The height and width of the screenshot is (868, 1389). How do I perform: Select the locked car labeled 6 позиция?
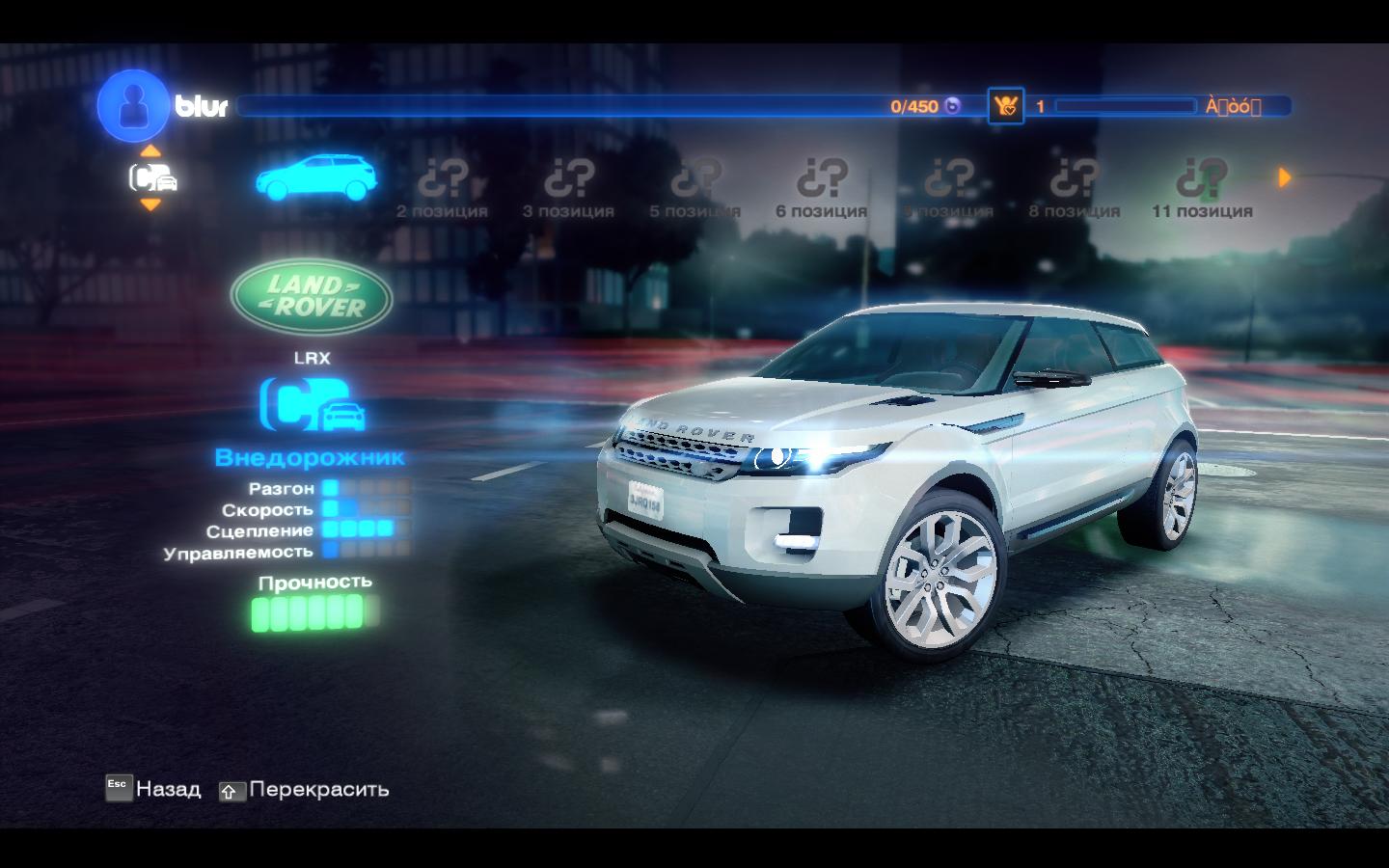pos(822,188)
